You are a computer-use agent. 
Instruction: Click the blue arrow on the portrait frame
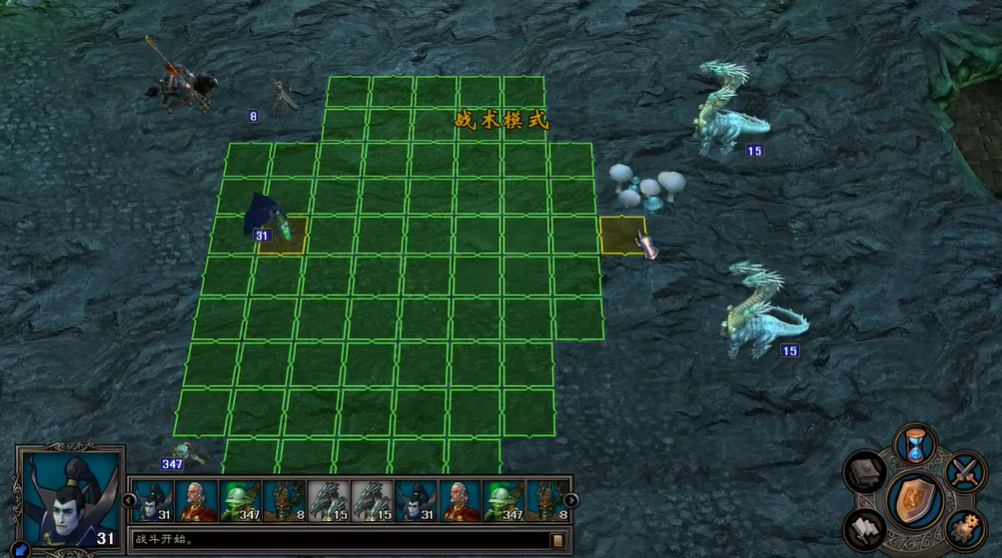click(x=19, y=548)
